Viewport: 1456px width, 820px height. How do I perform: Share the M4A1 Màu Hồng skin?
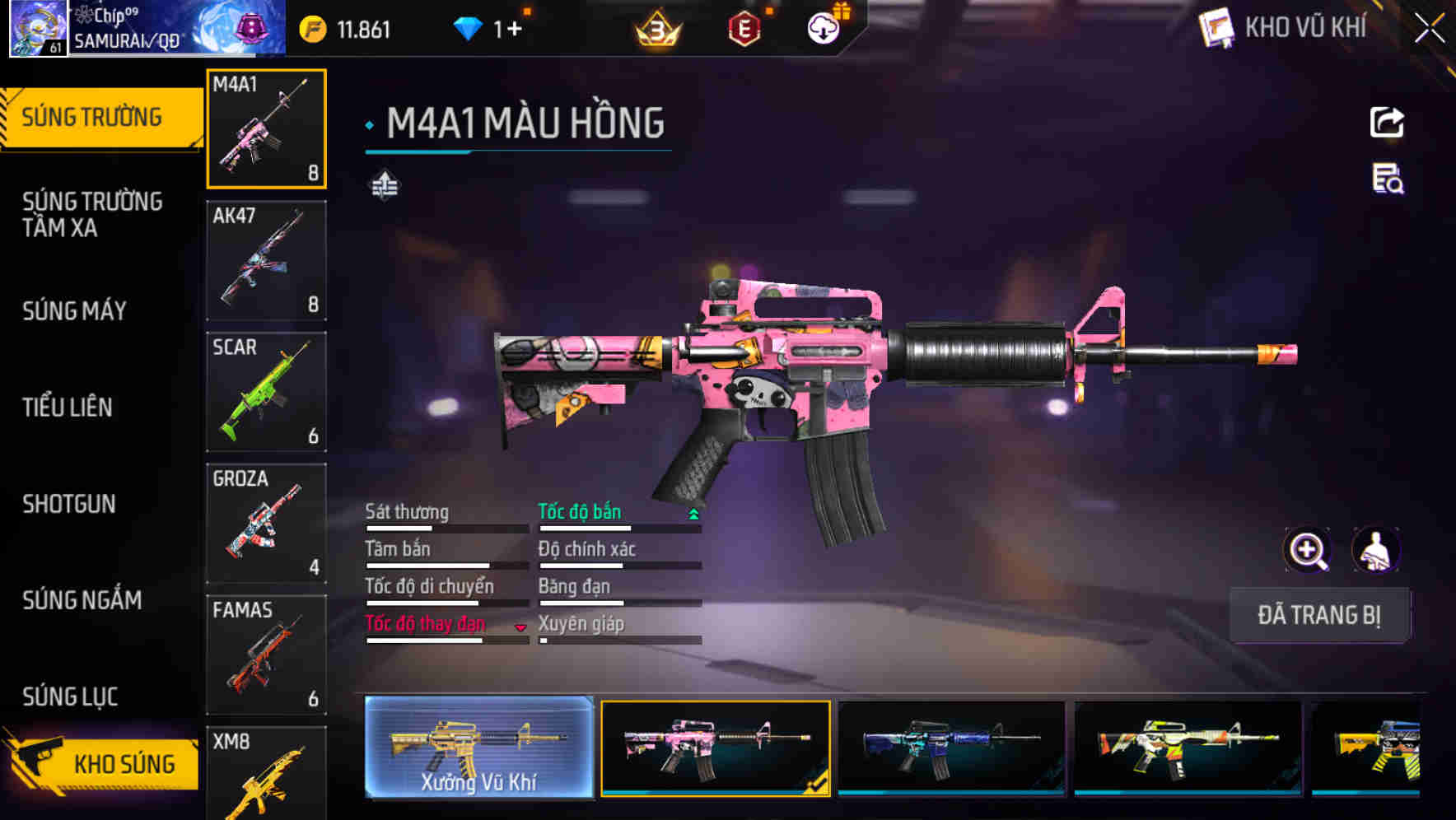pos(1388,122)
